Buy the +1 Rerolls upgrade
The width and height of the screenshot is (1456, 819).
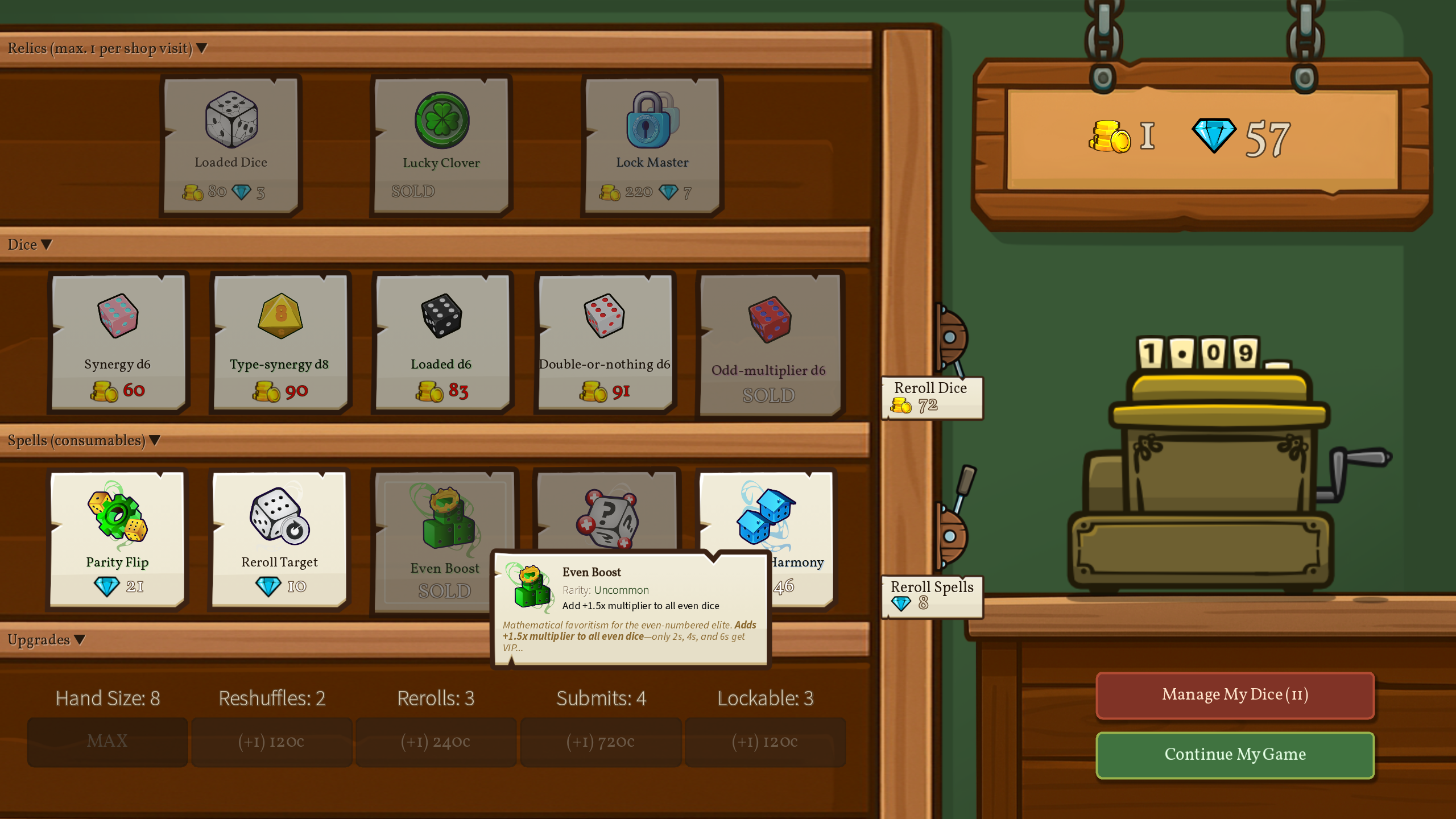[x=436, y=742]
